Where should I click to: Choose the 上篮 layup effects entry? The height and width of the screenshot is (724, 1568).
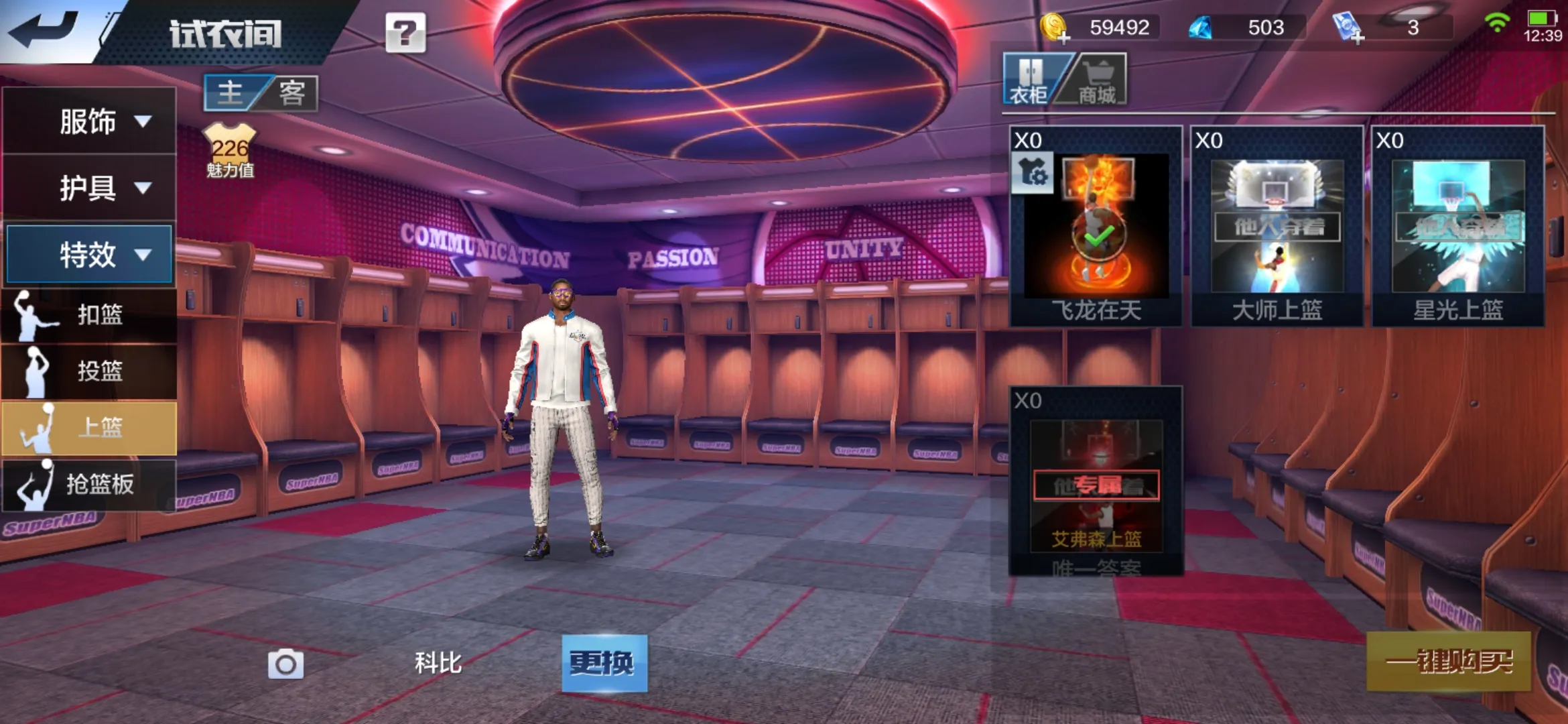point(90,427)
